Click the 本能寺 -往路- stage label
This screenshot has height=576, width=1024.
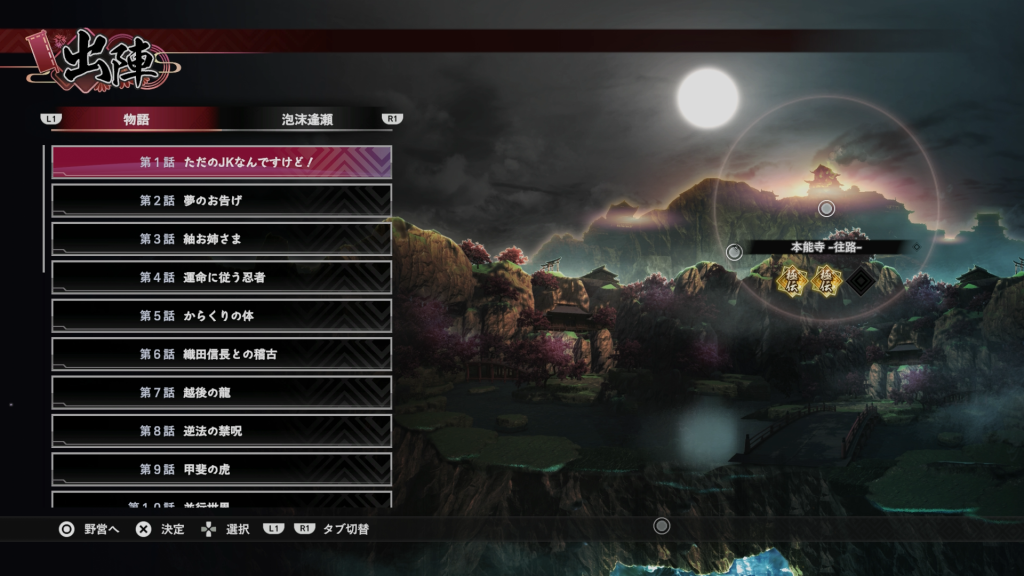(x=826, y=247)
